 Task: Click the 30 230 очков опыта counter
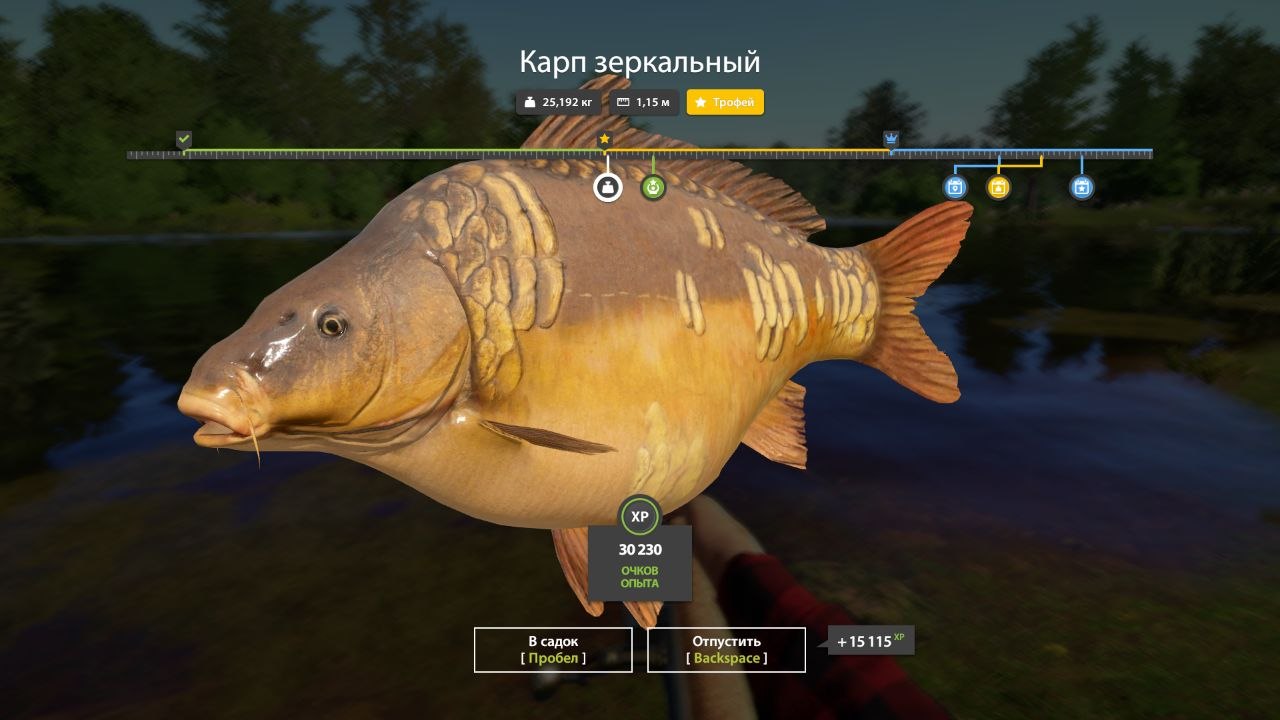(x=641, y=560)
